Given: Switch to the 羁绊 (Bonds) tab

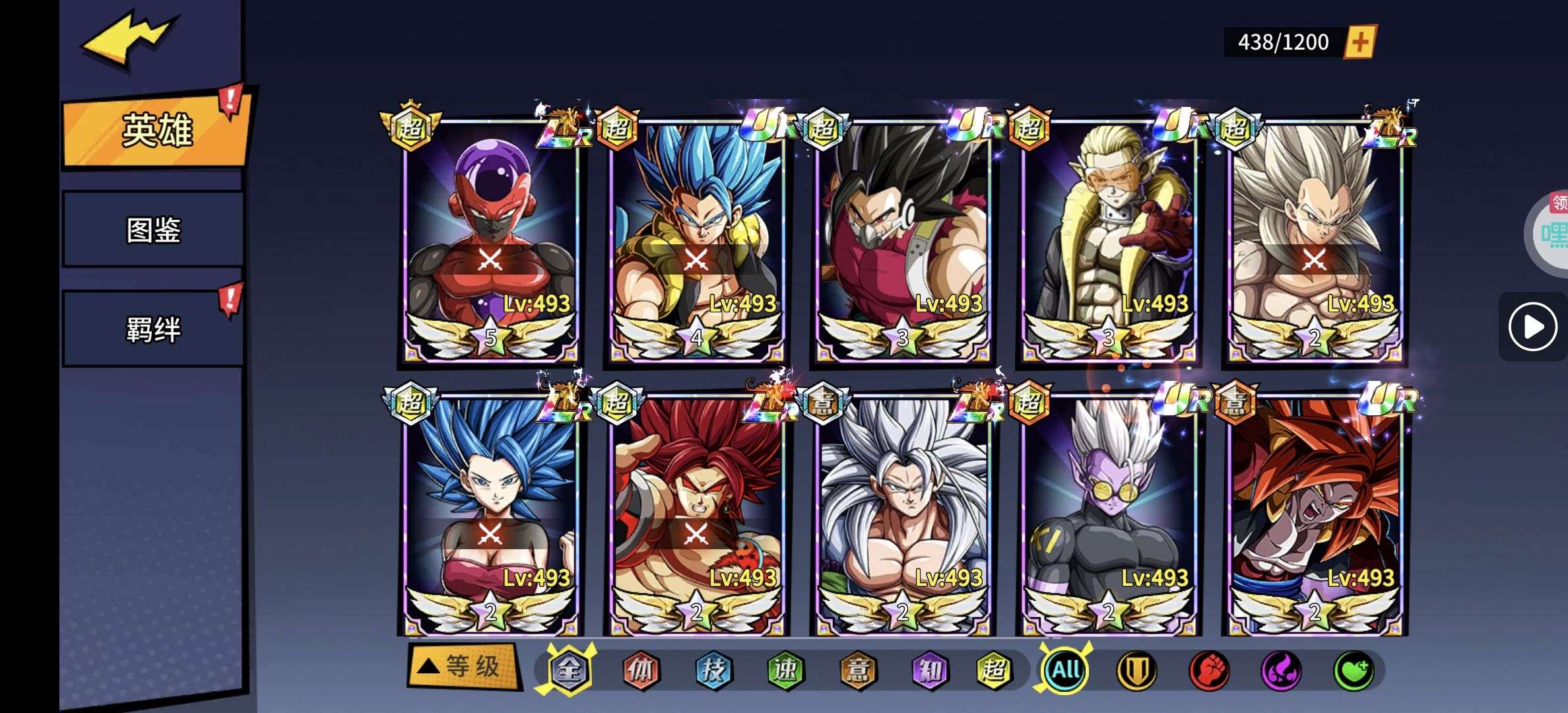Looking at the screenshot, I should [153, 329].
